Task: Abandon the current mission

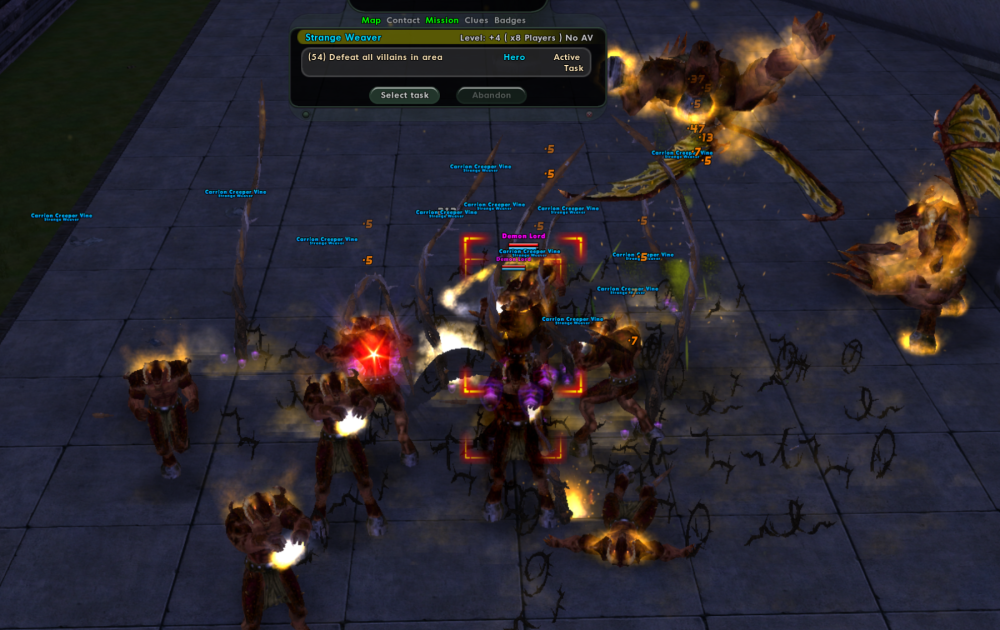Action: pyautogui.click(x=491, y=96)
